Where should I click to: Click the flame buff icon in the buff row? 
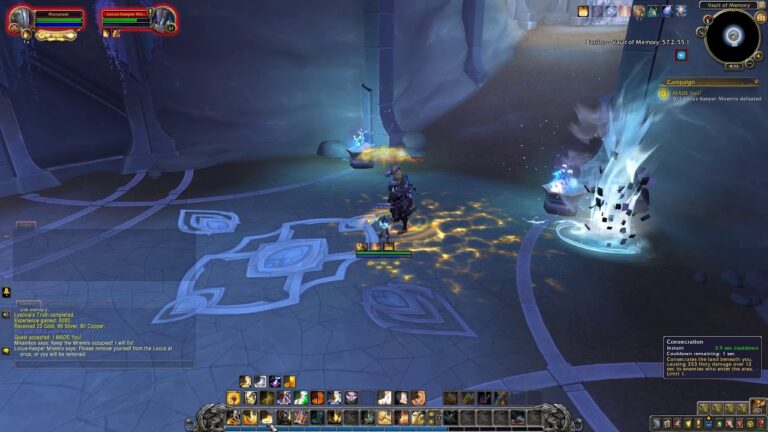coord(583,11)
